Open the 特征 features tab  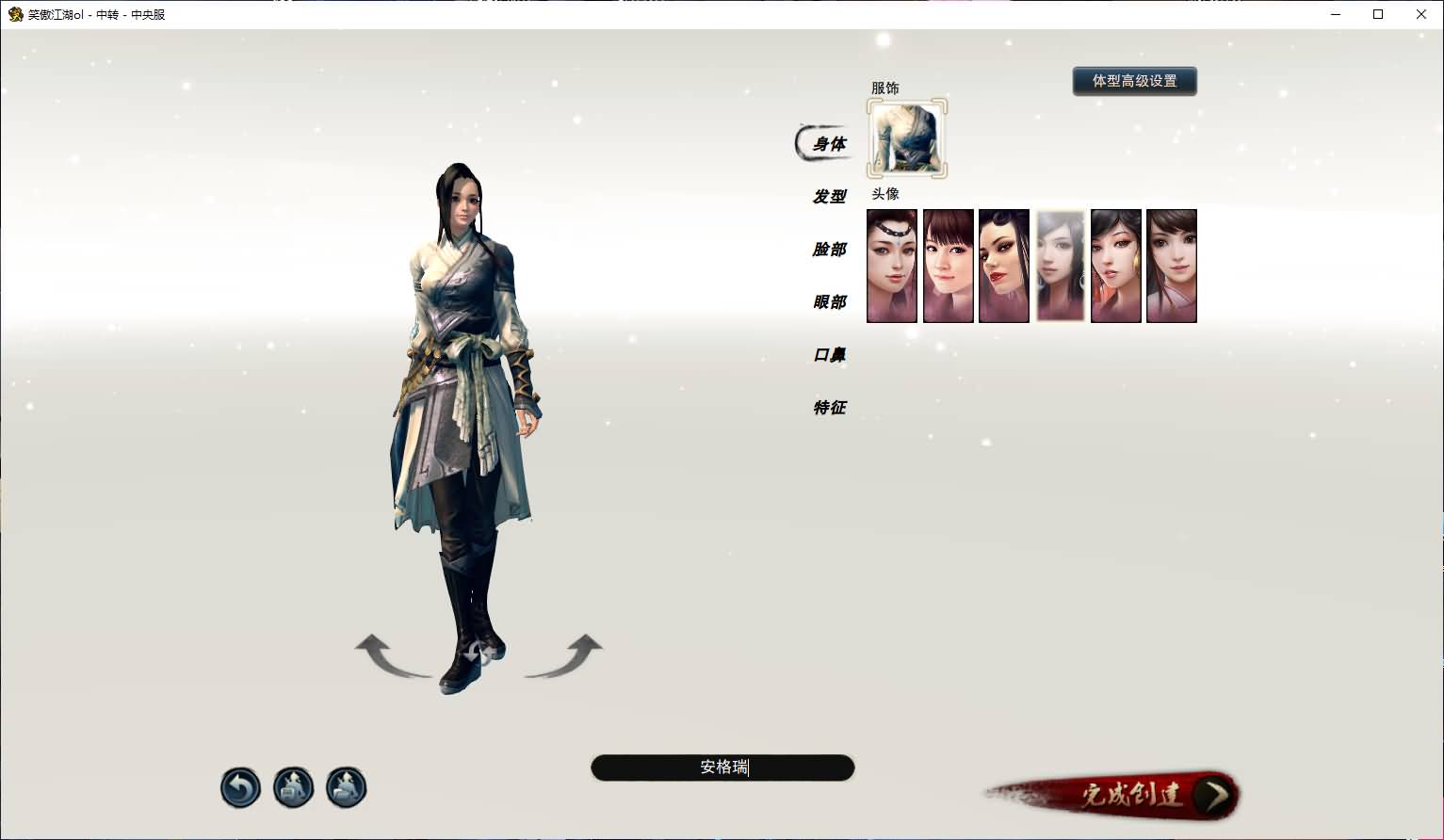click(829, 407)
